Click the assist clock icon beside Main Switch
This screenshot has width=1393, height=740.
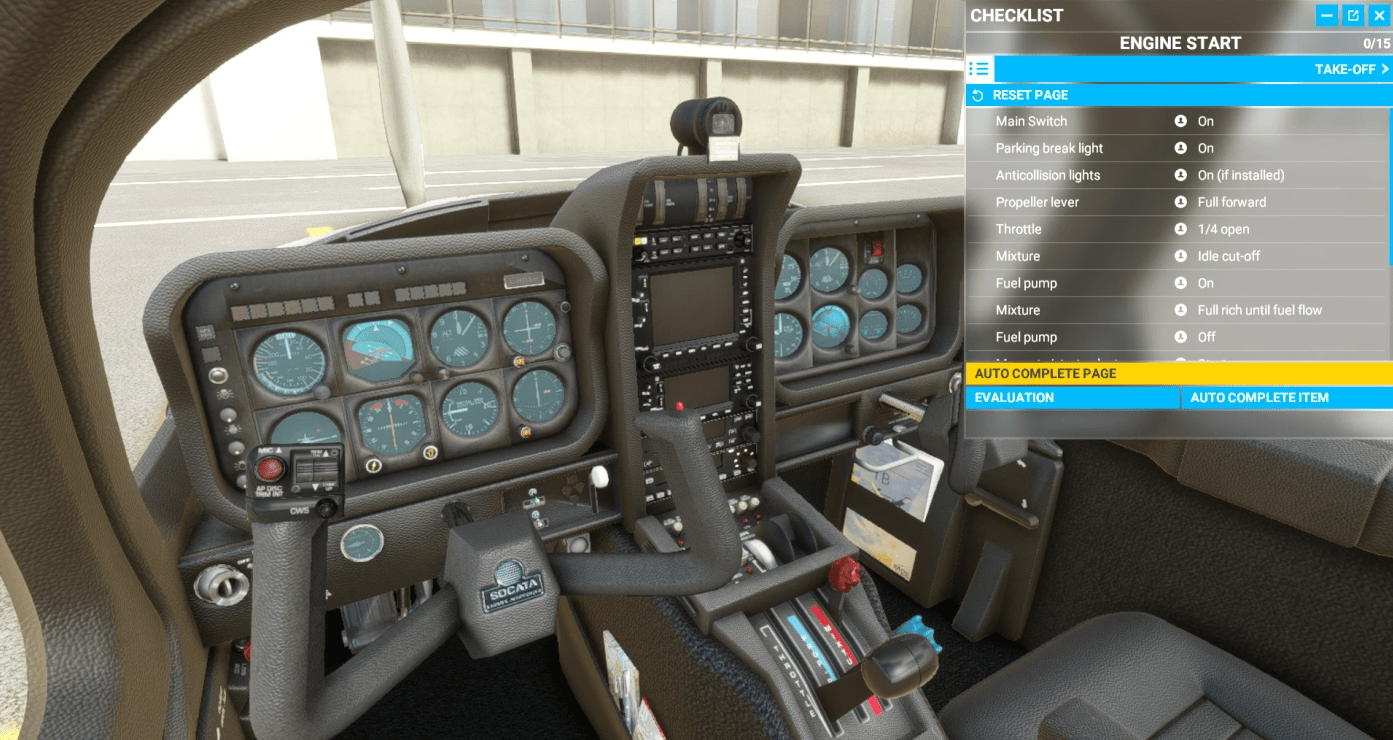click(1181, 121)
